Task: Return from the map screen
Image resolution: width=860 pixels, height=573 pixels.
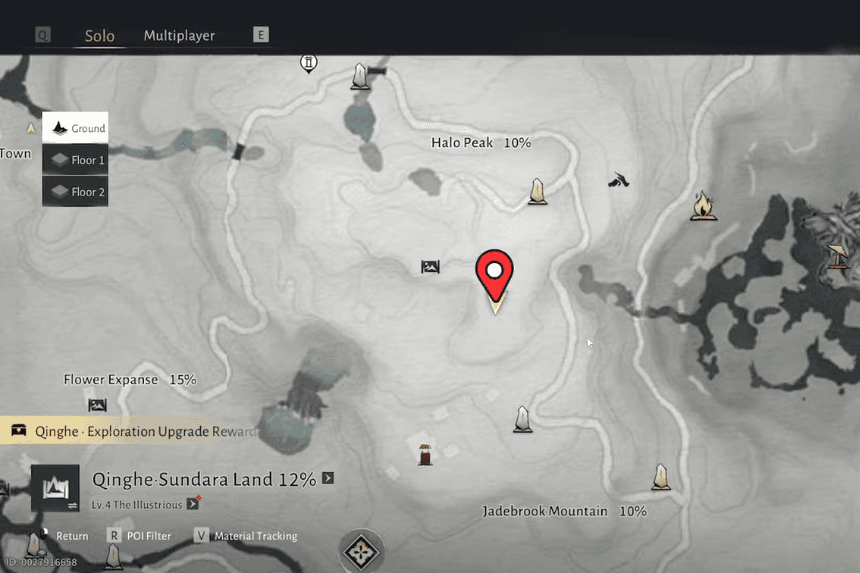Action: pos(64,536)
